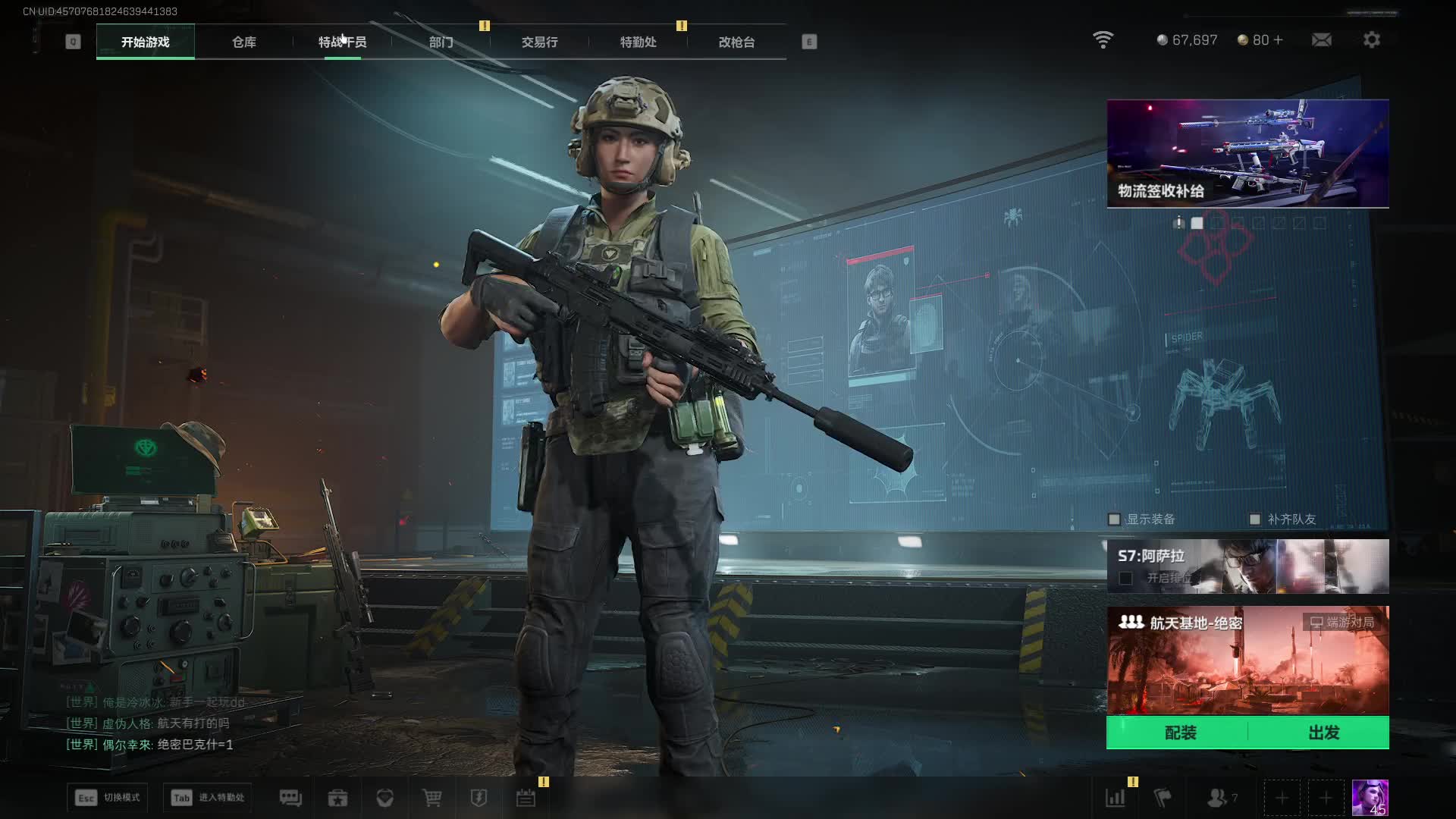Enable the 补齐队友 fill teammates checkbox
1456x819 pixels.
pyautogui.click(x=1255, y=519)
